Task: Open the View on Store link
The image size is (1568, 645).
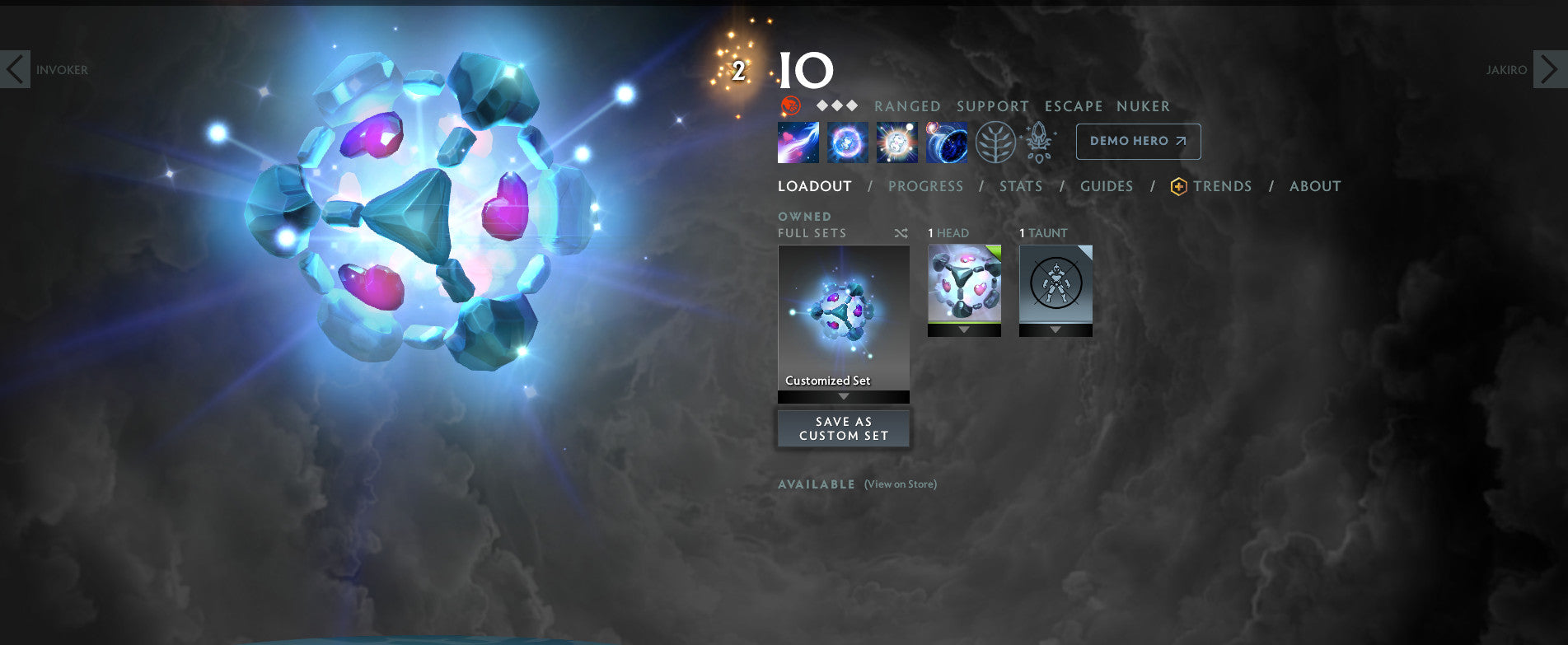Action: pyautogui.click(x=899, y=484)
